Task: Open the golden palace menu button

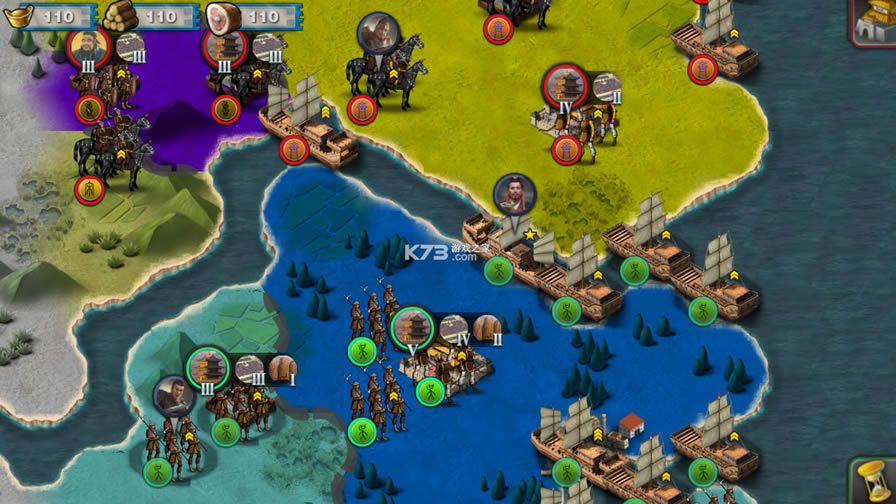Action: (873, 20)
